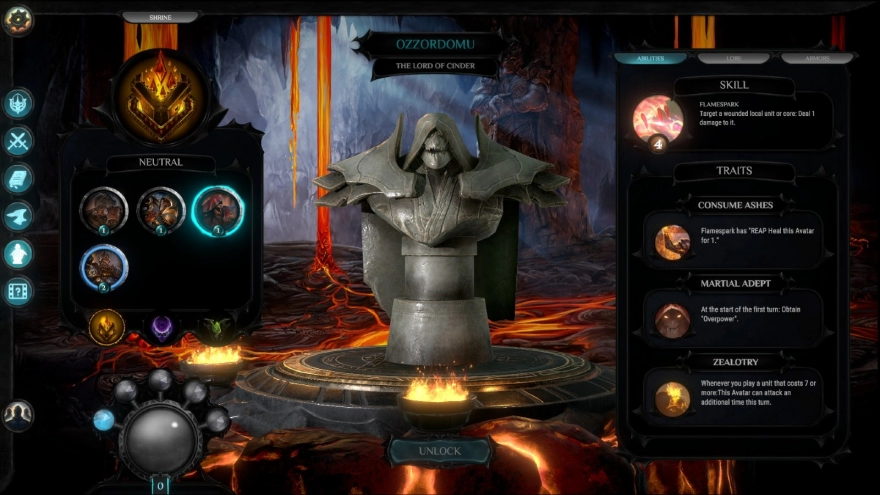
Task: Click the crossed swords sidebar icon
Action: pyautogui.click(x=19, y=141)
